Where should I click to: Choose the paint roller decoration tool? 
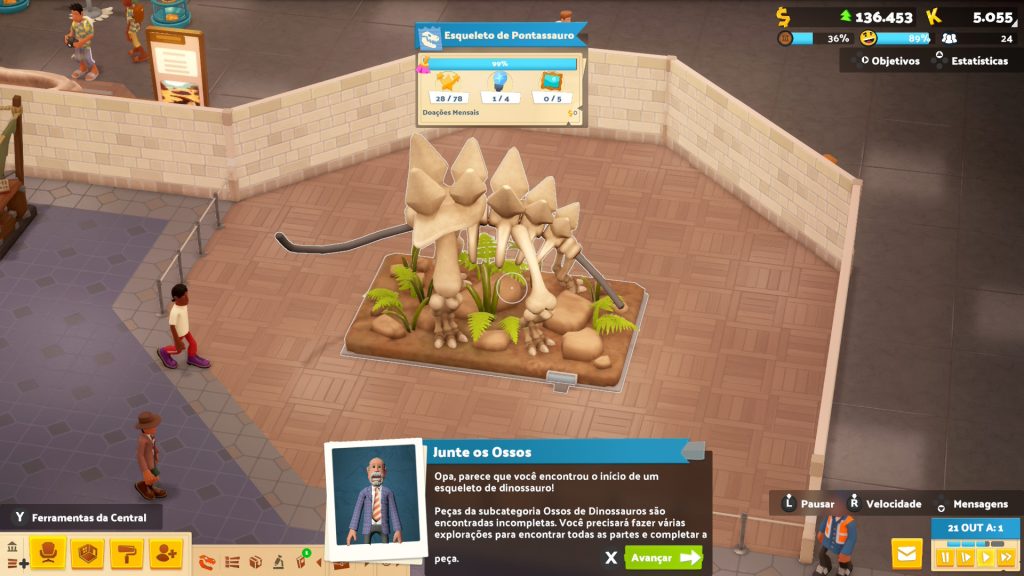(x=127, y=553)
